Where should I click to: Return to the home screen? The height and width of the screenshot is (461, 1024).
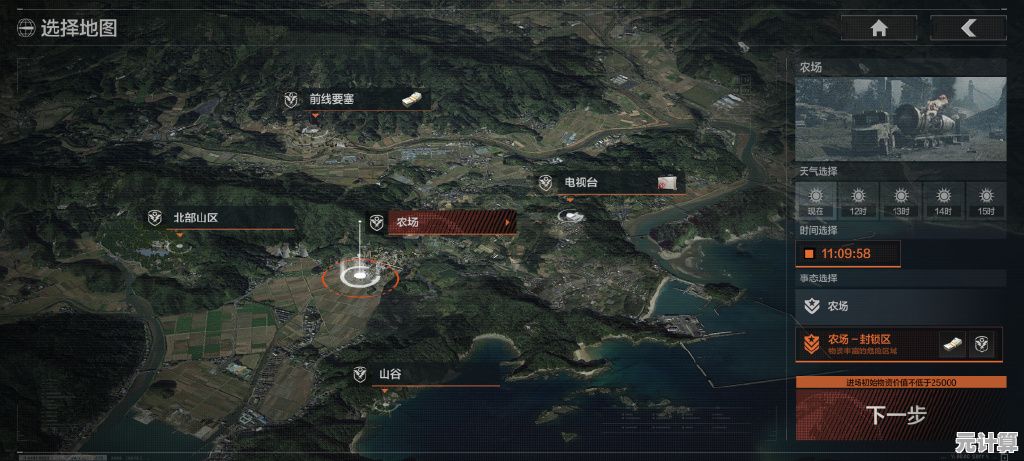click(878, 28)
